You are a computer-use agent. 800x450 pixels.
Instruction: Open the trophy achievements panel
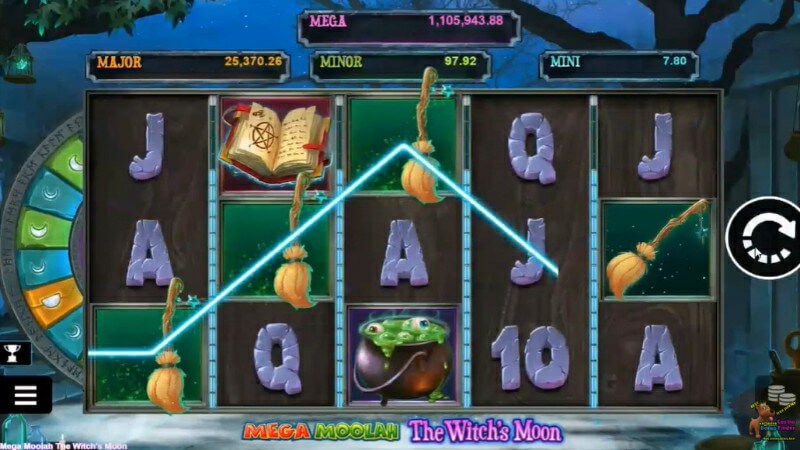click(15, 352)
